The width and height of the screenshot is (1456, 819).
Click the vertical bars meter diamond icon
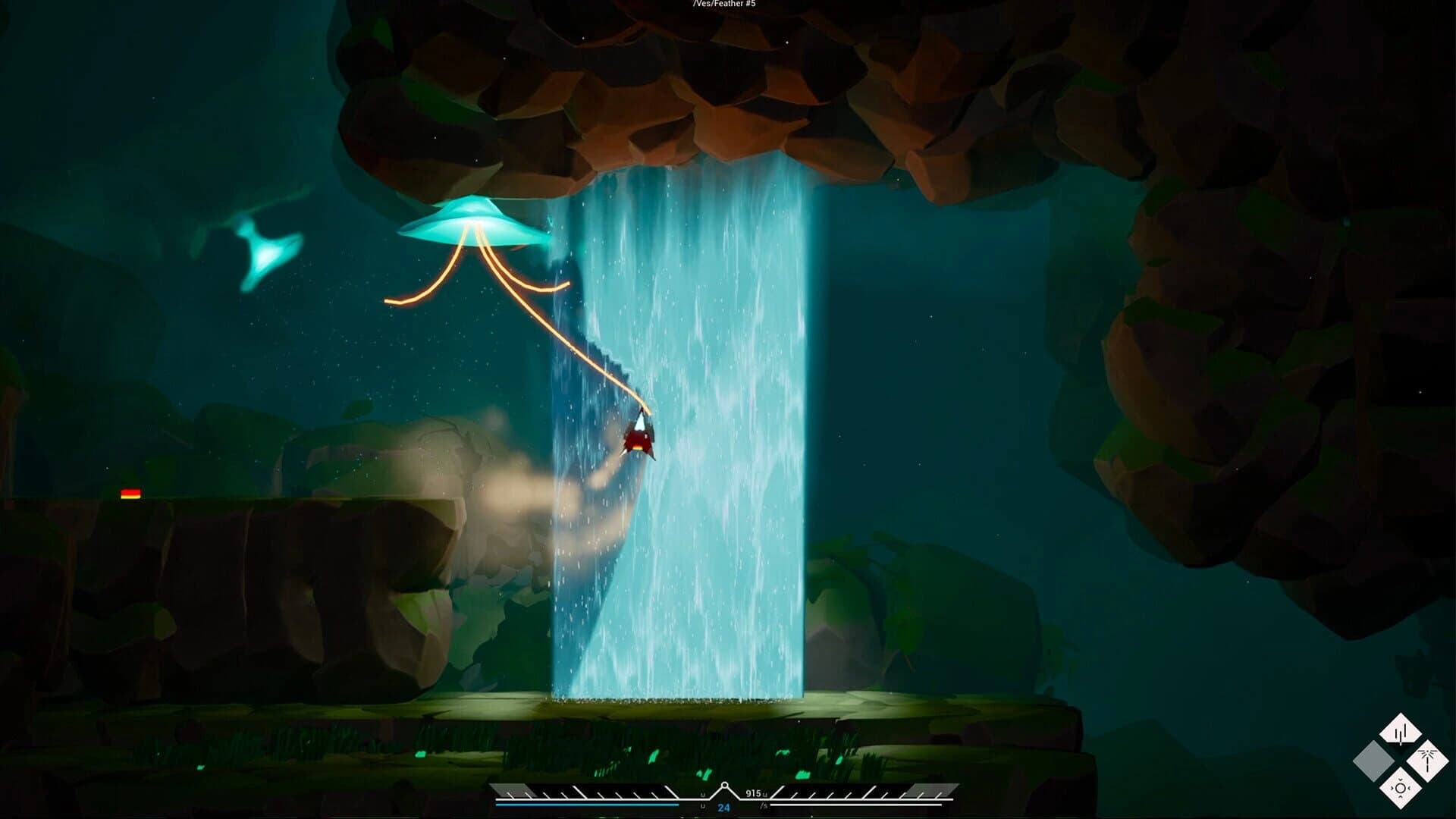1401,729
